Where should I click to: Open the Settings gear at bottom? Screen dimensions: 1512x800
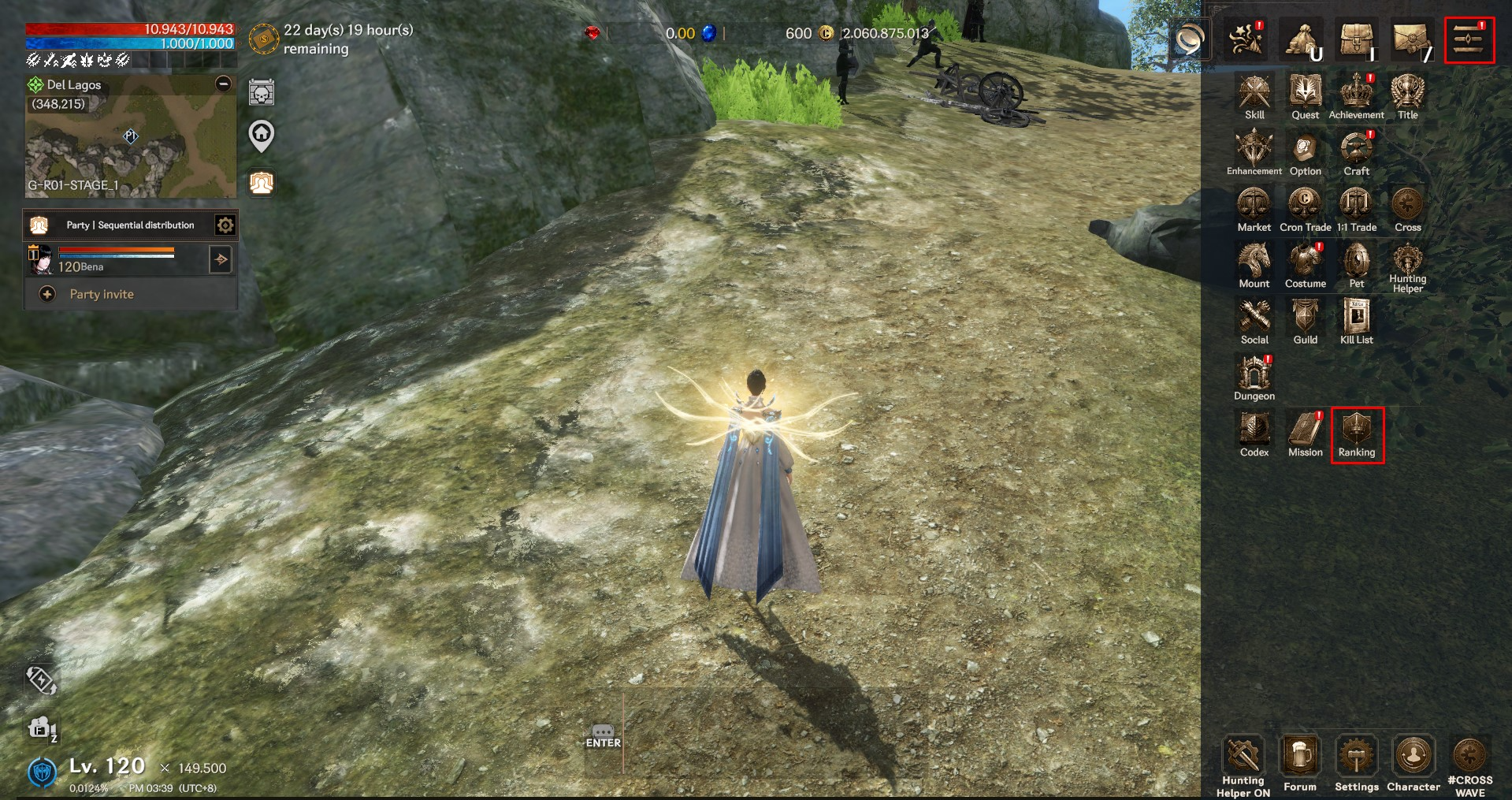1356,762
